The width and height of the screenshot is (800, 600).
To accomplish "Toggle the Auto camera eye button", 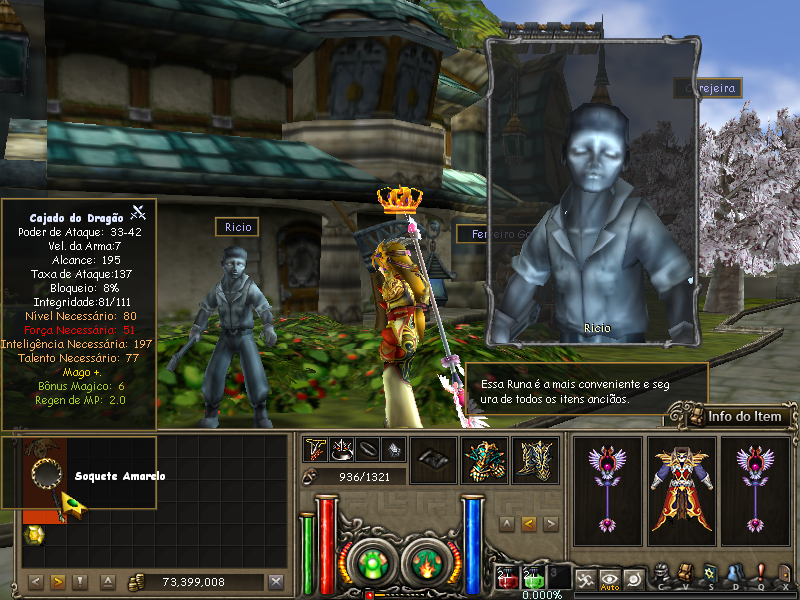I will 609,577.
